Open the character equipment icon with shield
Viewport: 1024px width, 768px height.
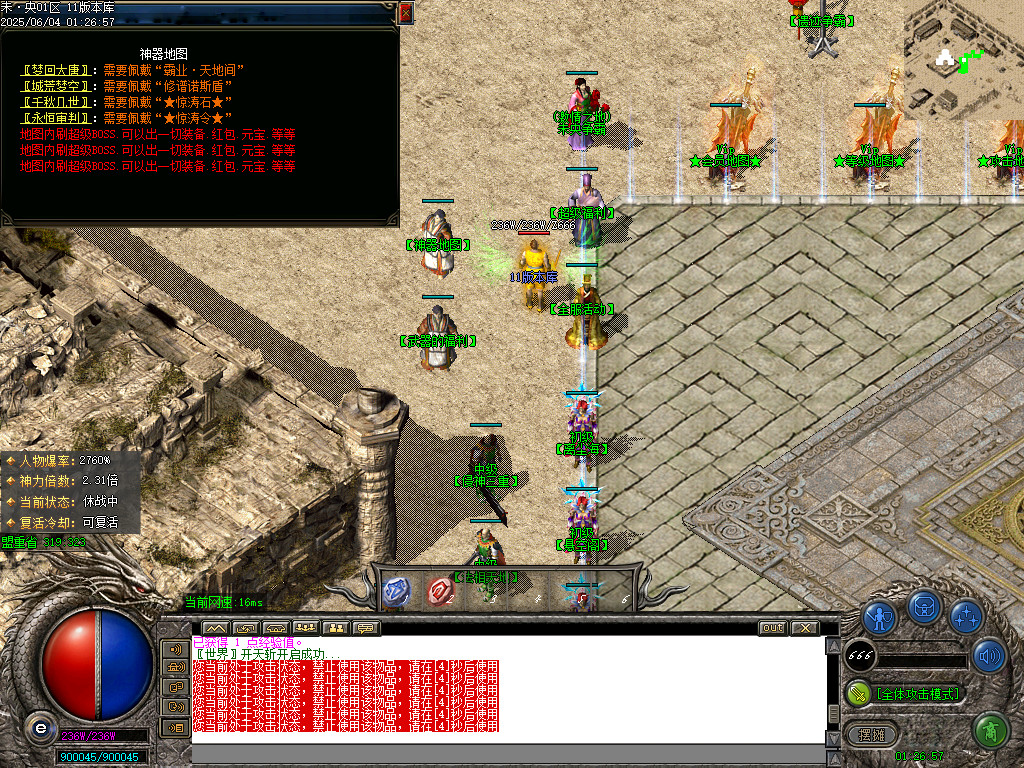click(880, 617)
